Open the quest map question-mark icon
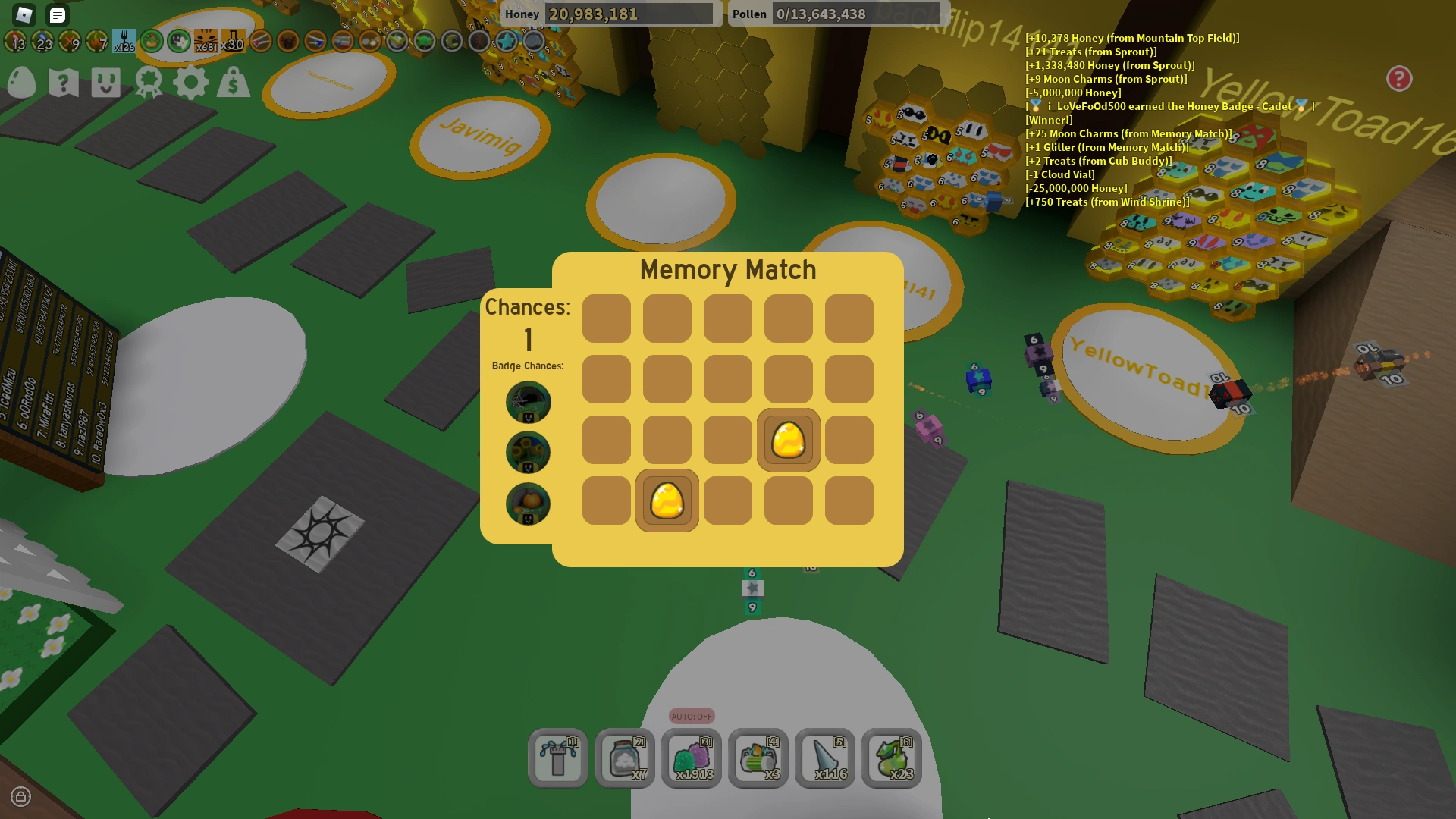 pyautogui.click(x=64, y=83)
